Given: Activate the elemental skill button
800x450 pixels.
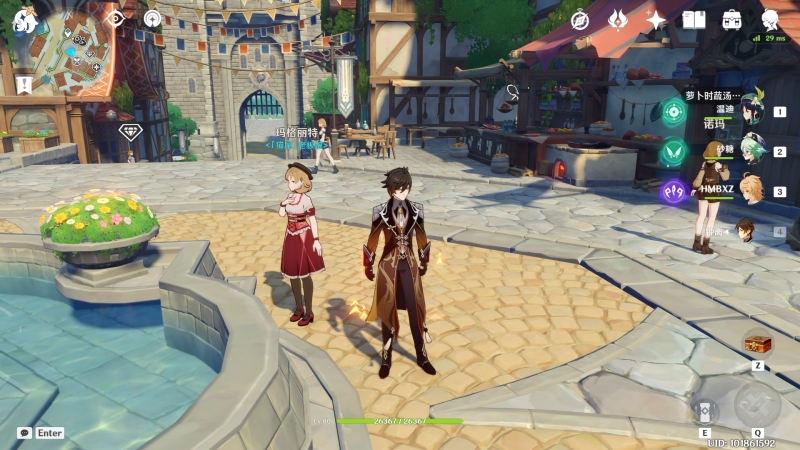Looking at the screenshot, I should coord(704,410).
